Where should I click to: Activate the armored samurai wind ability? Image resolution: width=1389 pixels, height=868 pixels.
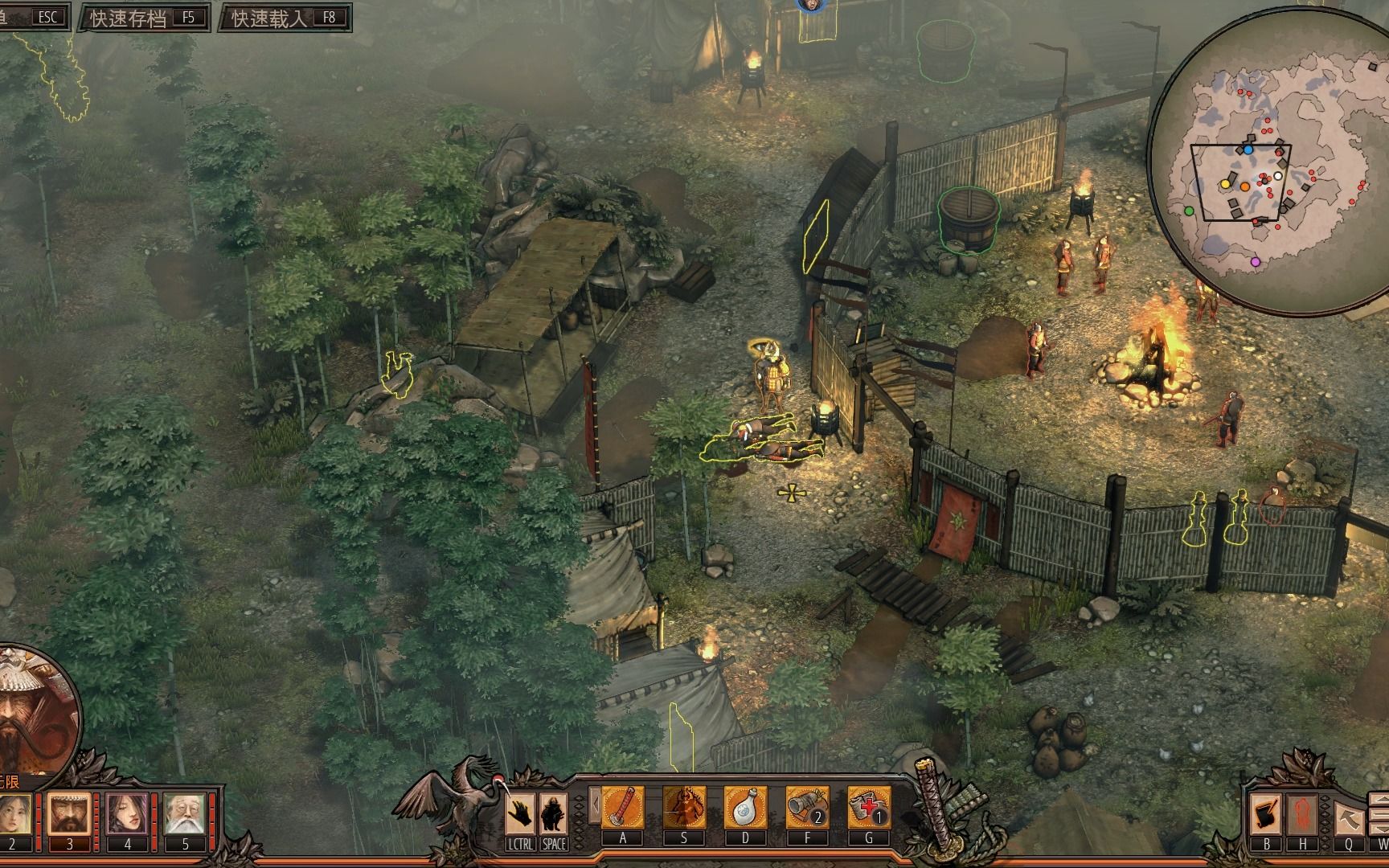684,808
